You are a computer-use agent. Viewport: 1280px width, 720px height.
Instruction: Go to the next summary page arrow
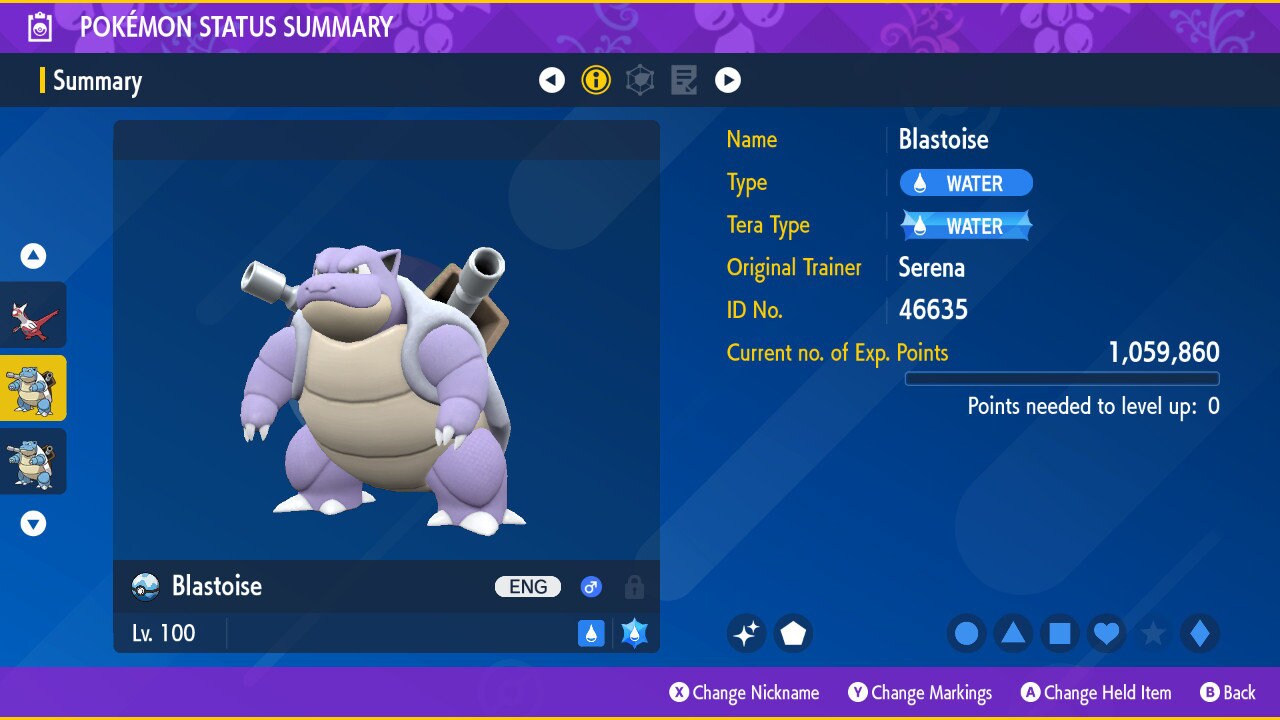(x=728, y=80)
